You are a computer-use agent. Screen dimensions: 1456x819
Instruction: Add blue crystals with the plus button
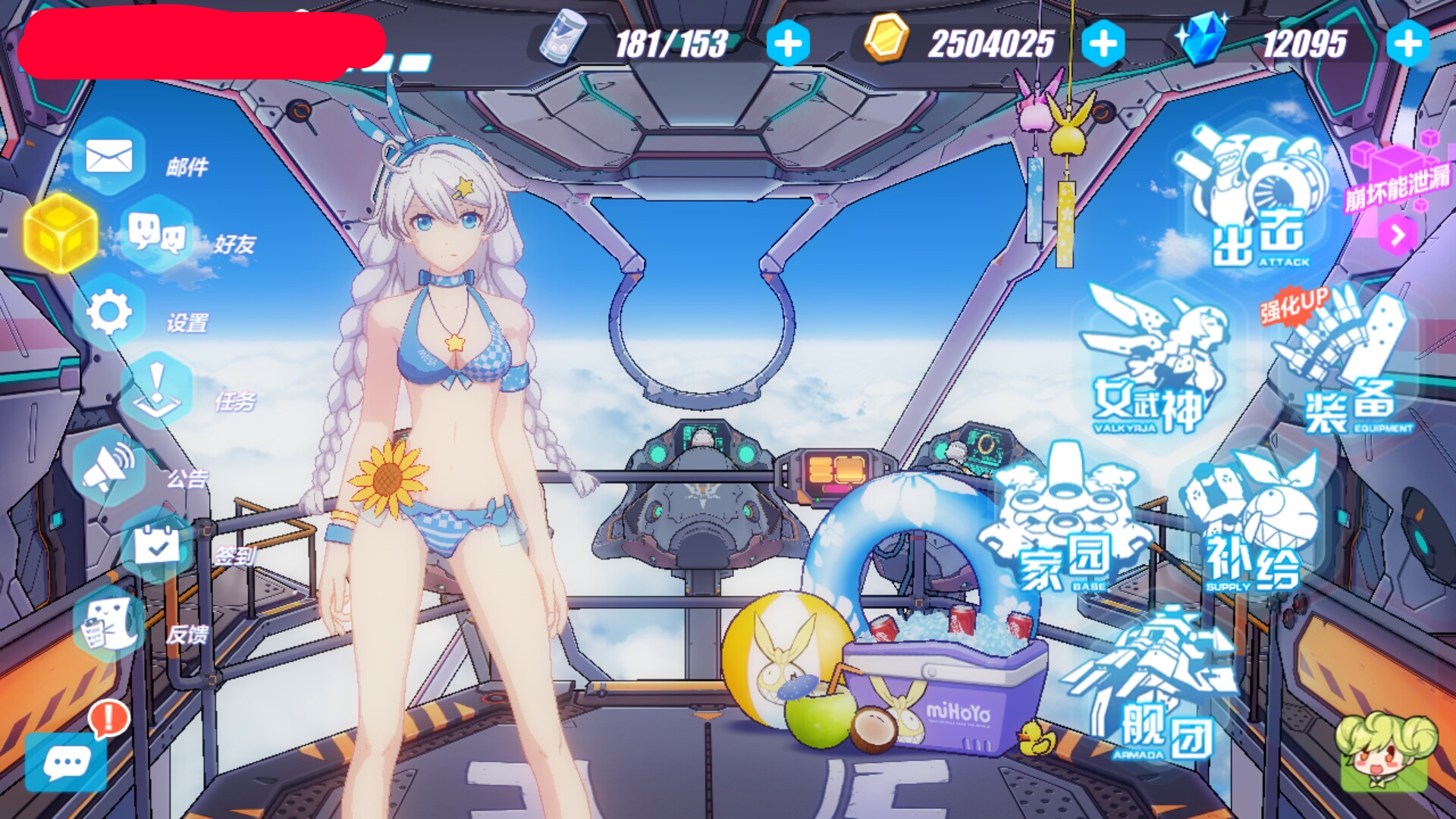(1408, 43)
